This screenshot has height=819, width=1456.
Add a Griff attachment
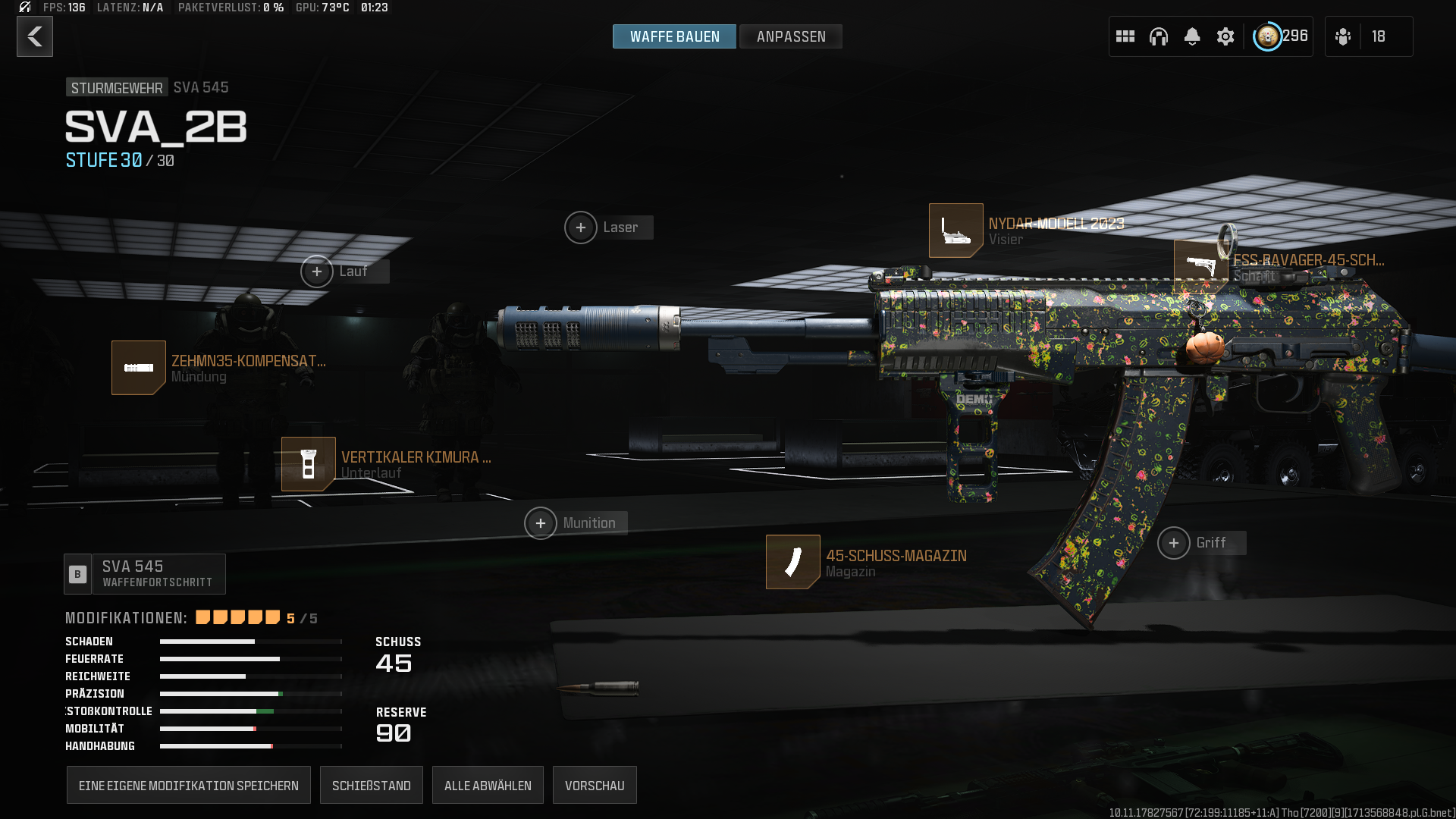[x=1174, y=543]
